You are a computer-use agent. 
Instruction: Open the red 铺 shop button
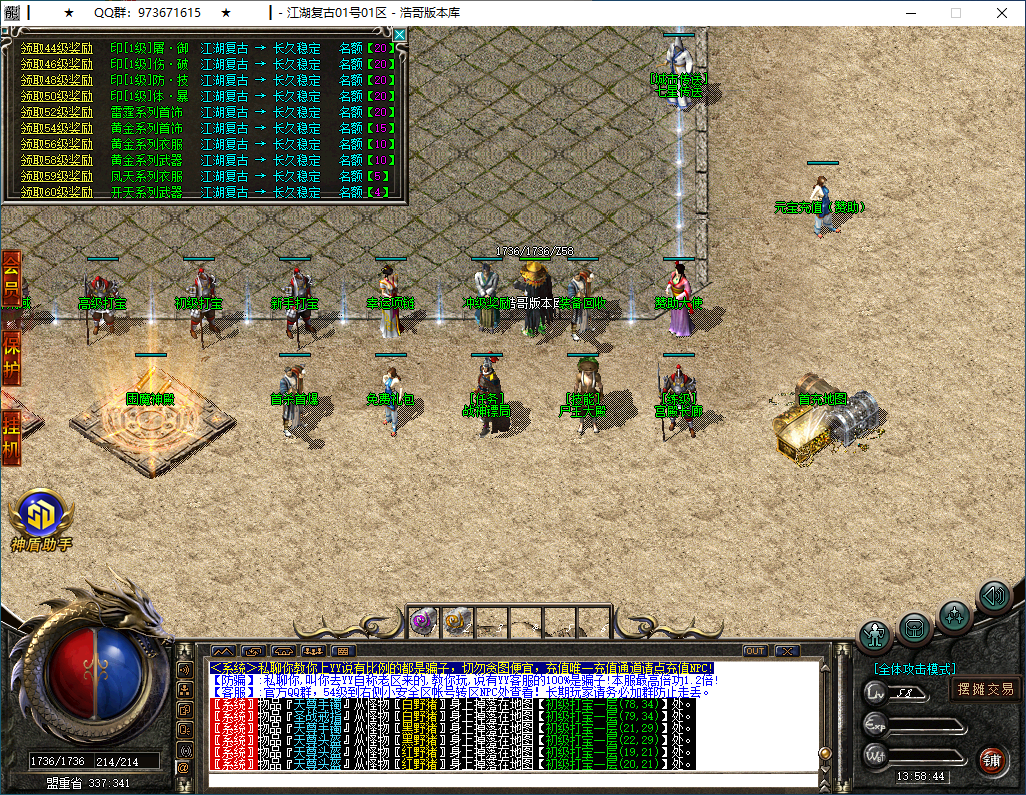click(x=991, y=758)
